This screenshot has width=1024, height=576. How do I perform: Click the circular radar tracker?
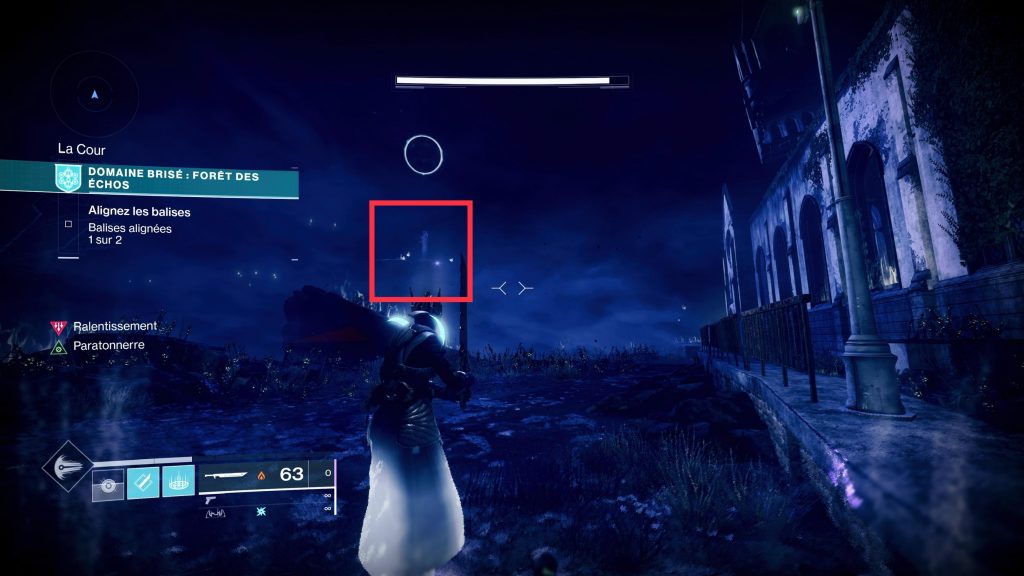pyautogui.click(x=94, y=95)
